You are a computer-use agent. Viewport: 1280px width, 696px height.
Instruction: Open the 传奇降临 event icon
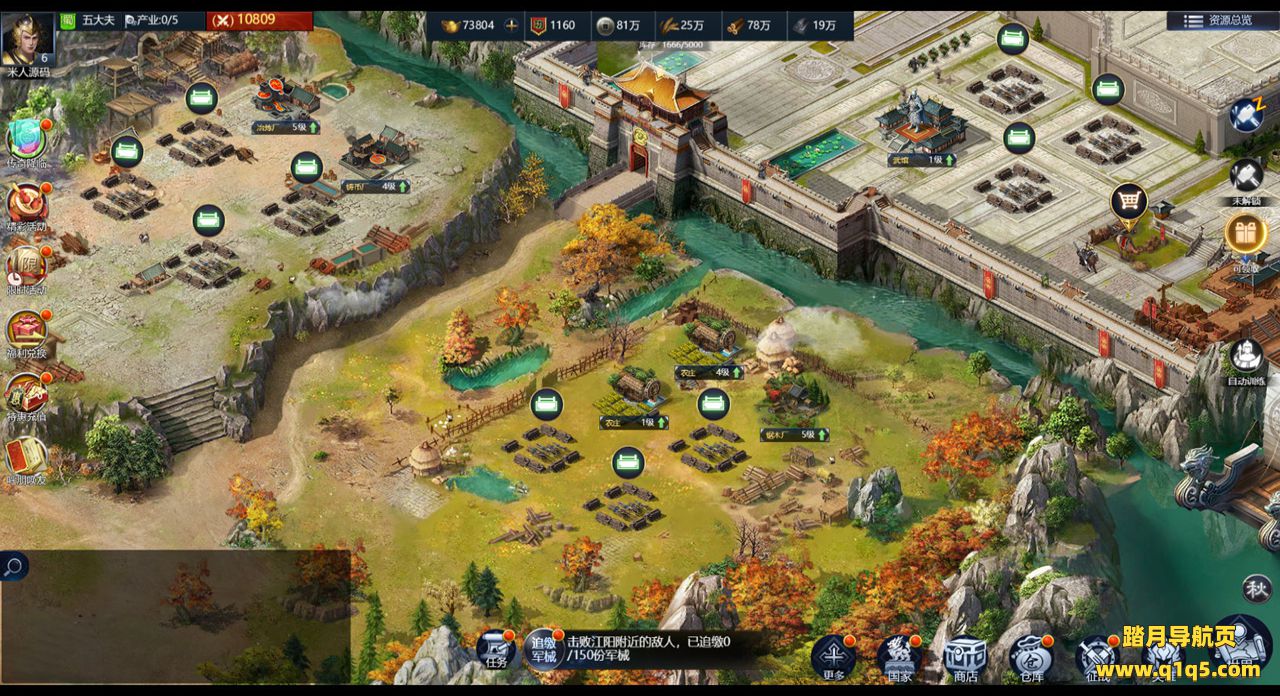click(x=27, y=140)
